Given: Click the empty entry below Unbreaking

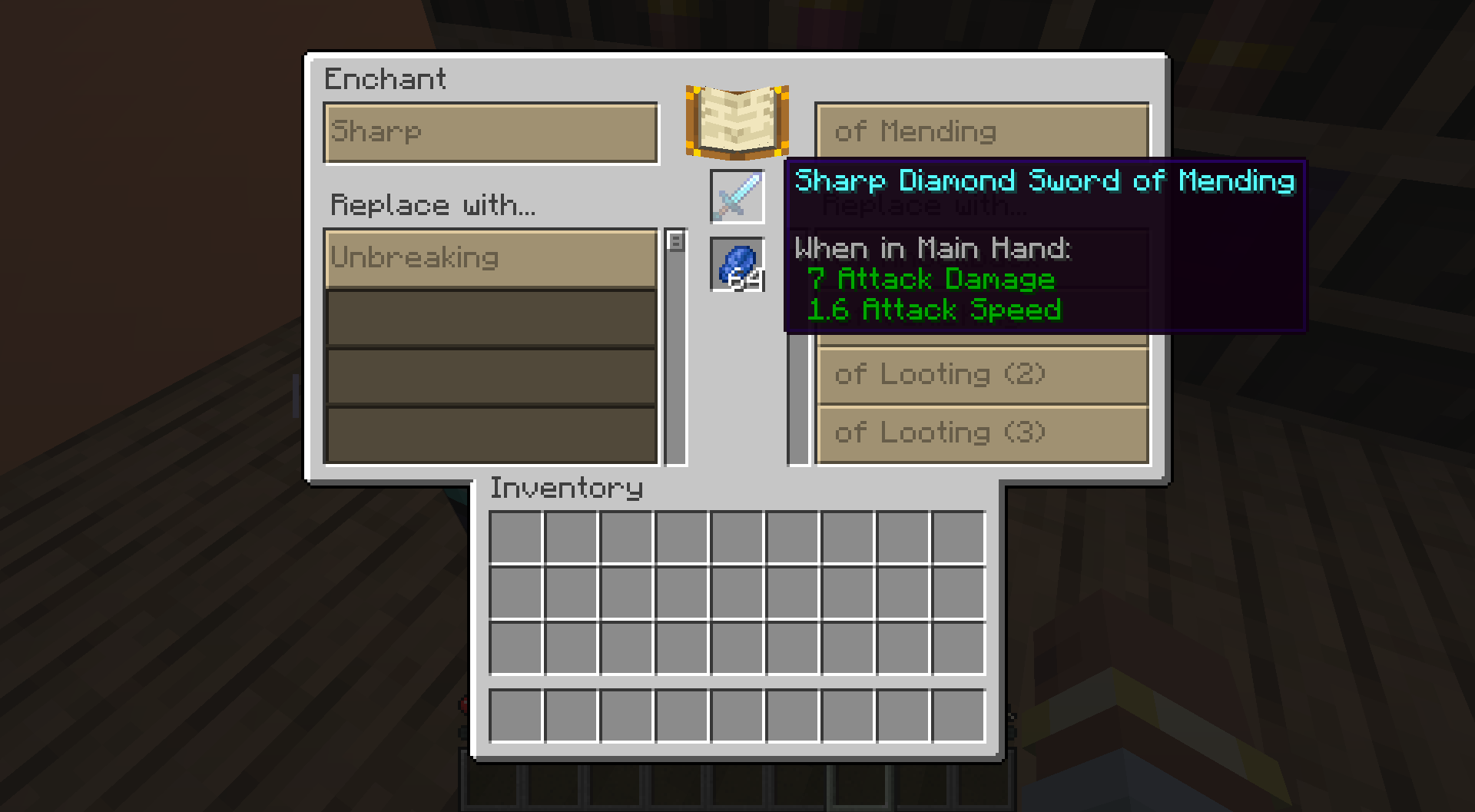Looking at the screenshot, I should pos(491,317).
